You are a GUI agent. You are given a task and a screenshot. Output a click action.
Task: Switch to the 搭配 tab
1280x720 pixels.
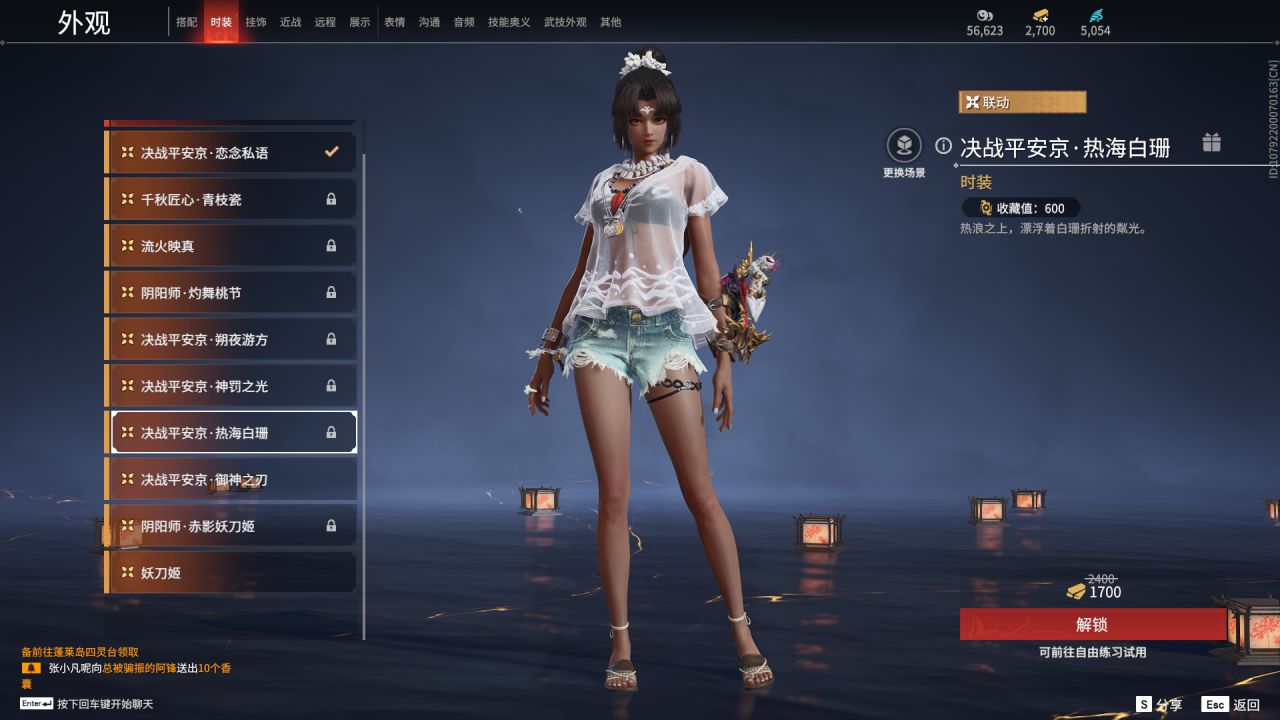(187, 22)
